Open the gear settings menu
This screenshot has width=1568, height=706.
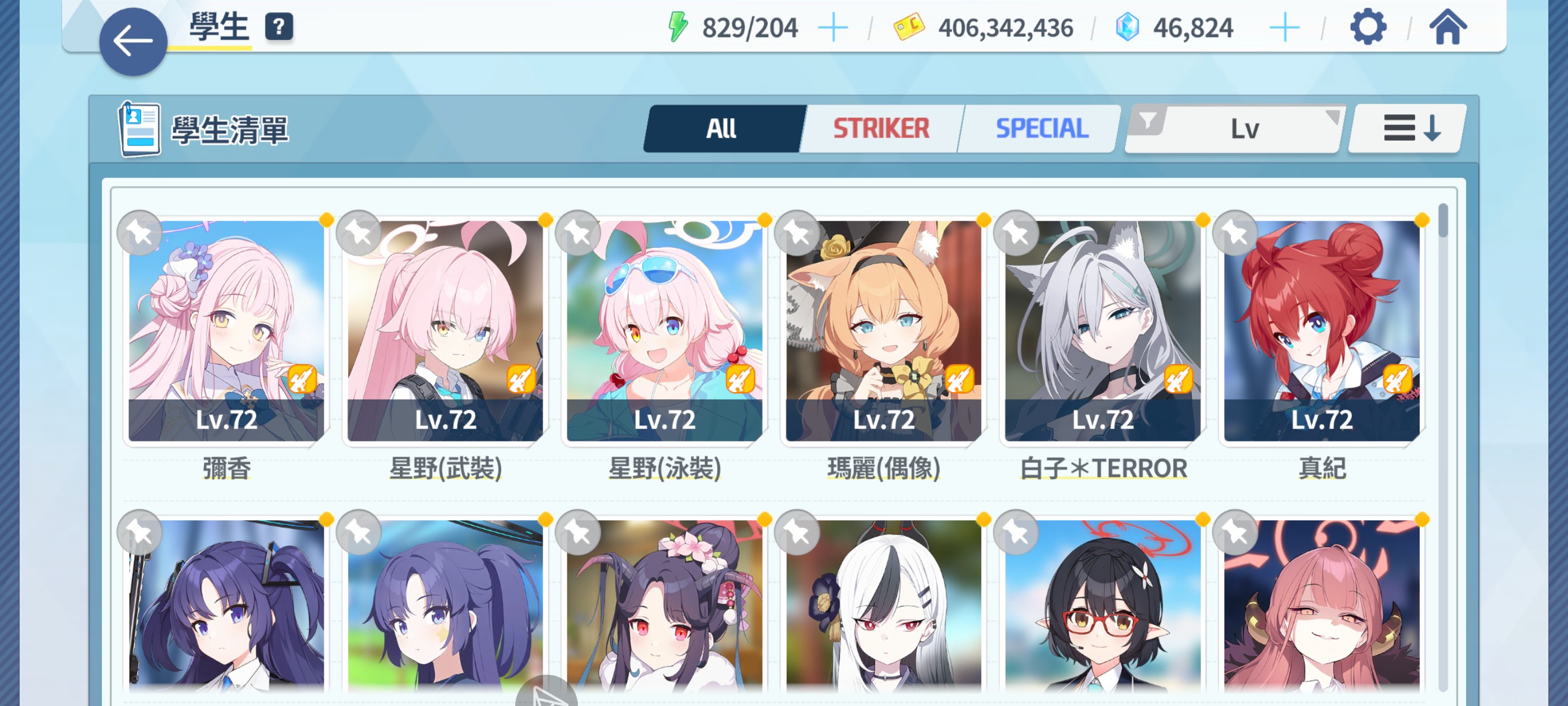coord(1368,27)
